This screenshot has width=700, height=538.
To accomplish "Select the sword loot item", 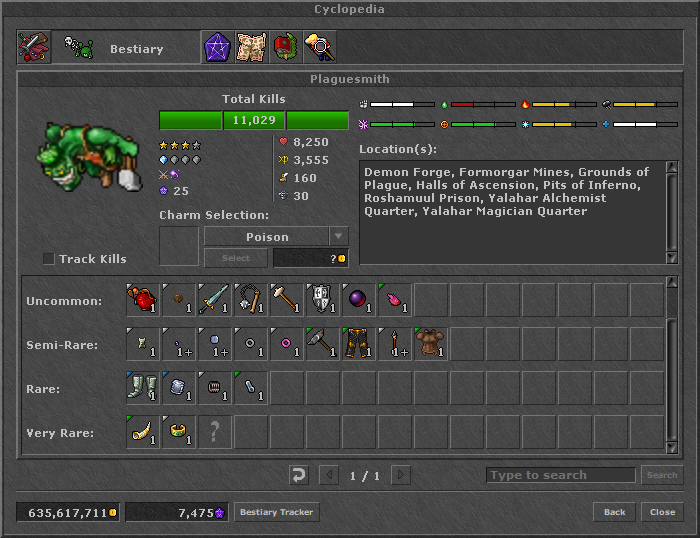I will tap(215, 300).
